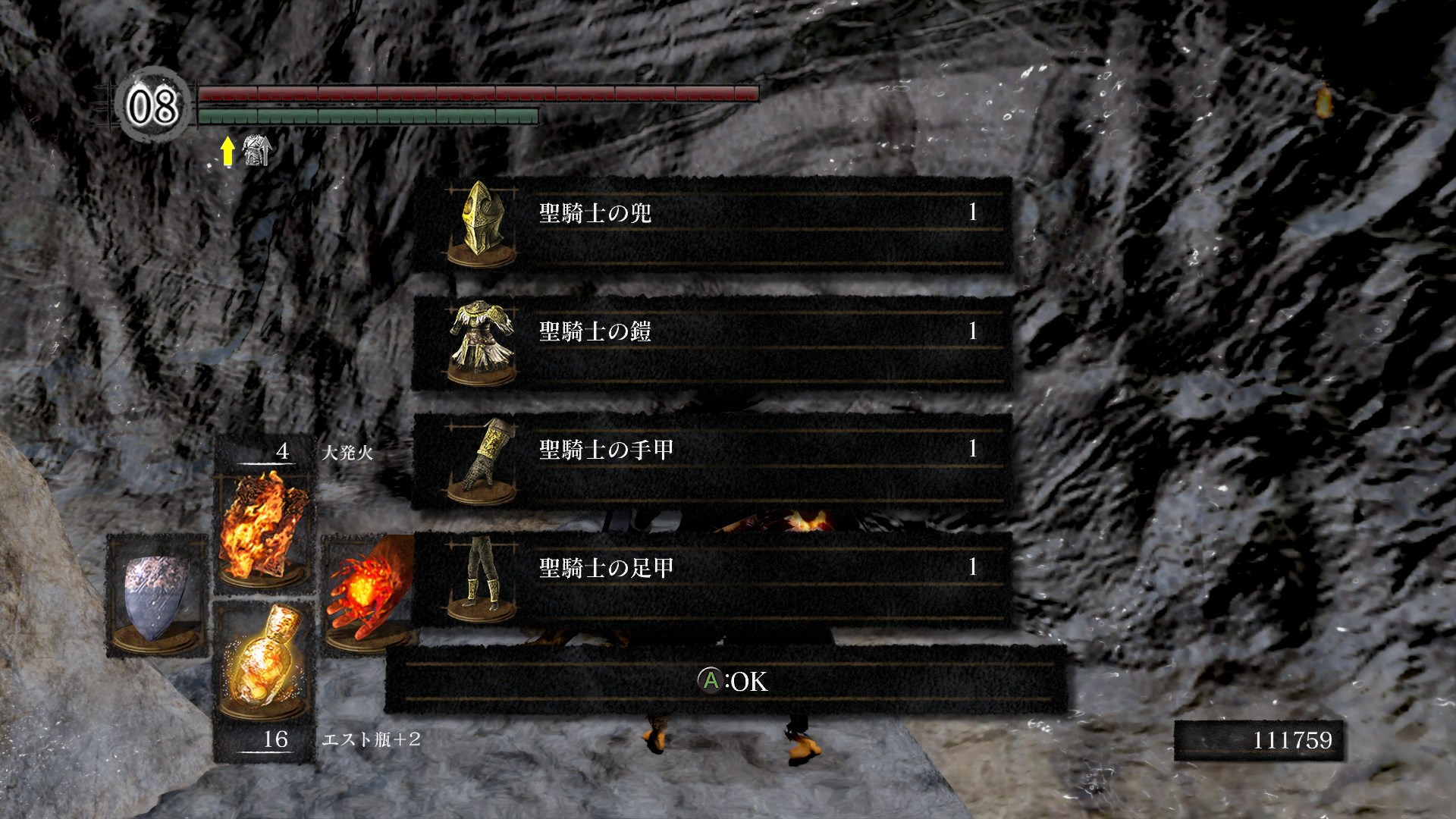Pick the 聖騎士の手甲 gauntlets item row

[711, 461]
